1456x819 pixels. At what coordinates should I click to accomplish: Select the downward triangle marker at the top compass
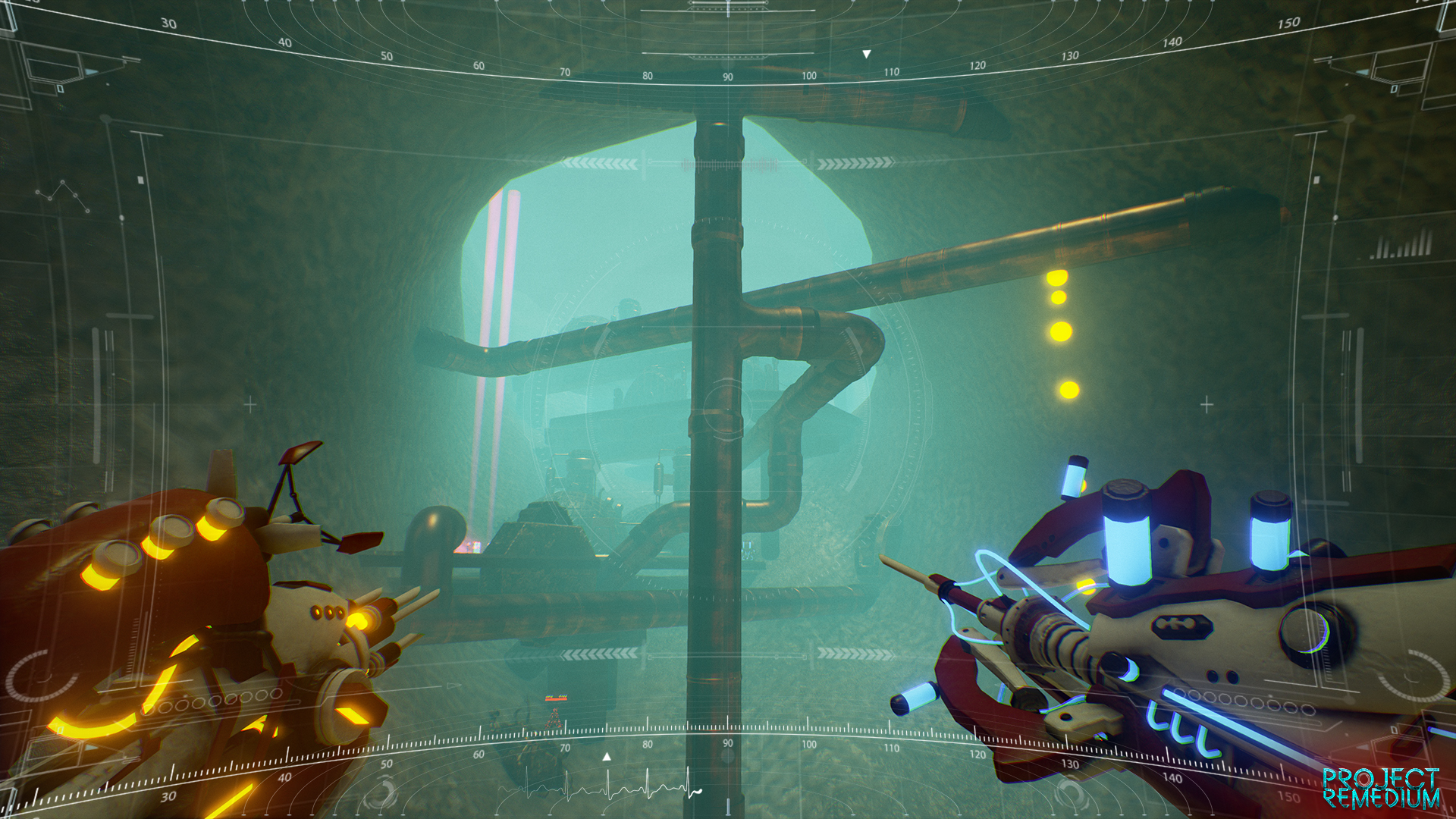point(867,54)
